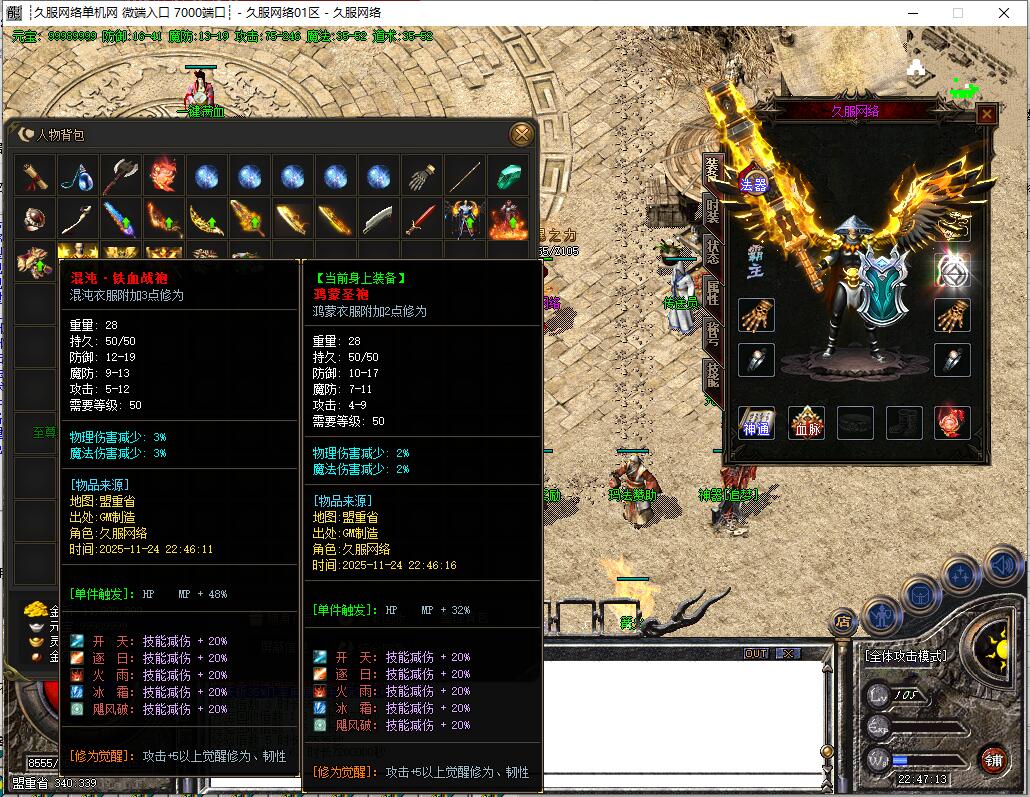This screenshot has height=797, width=1030.
Task: Open the 血脉 bloodline slot
Action: pos(806,423)
